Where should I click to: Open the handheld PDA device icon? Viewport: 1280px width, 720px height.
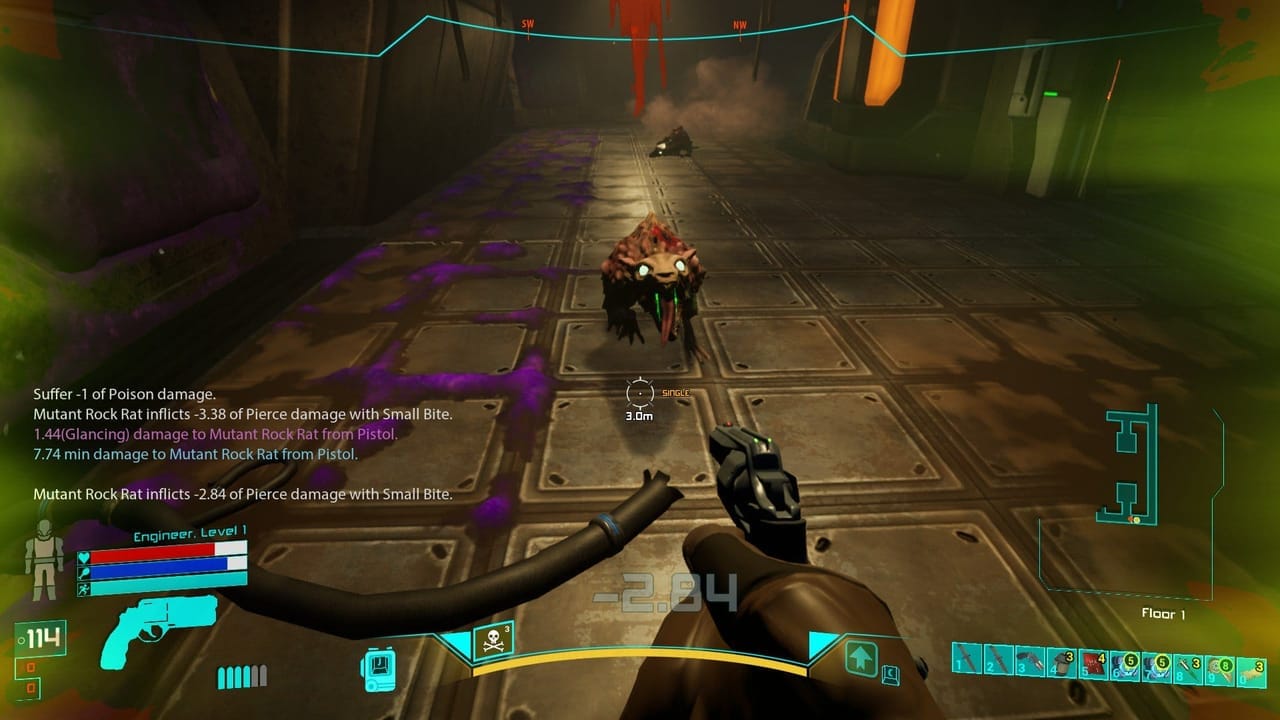click(x=379, y=667)
